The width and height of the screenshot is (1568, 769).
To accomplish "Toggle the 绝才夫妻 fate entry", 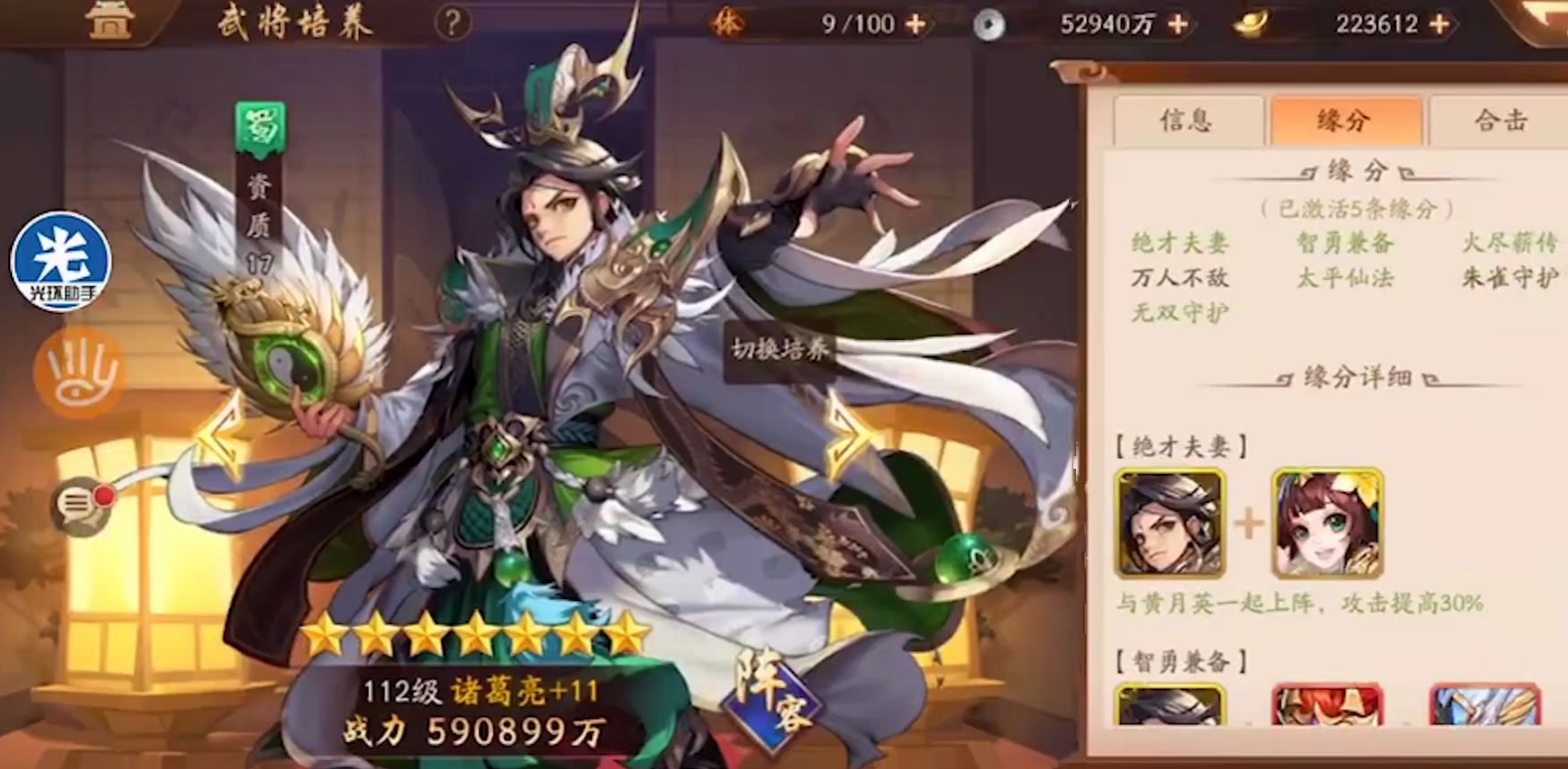I will tap(1178, 240).
